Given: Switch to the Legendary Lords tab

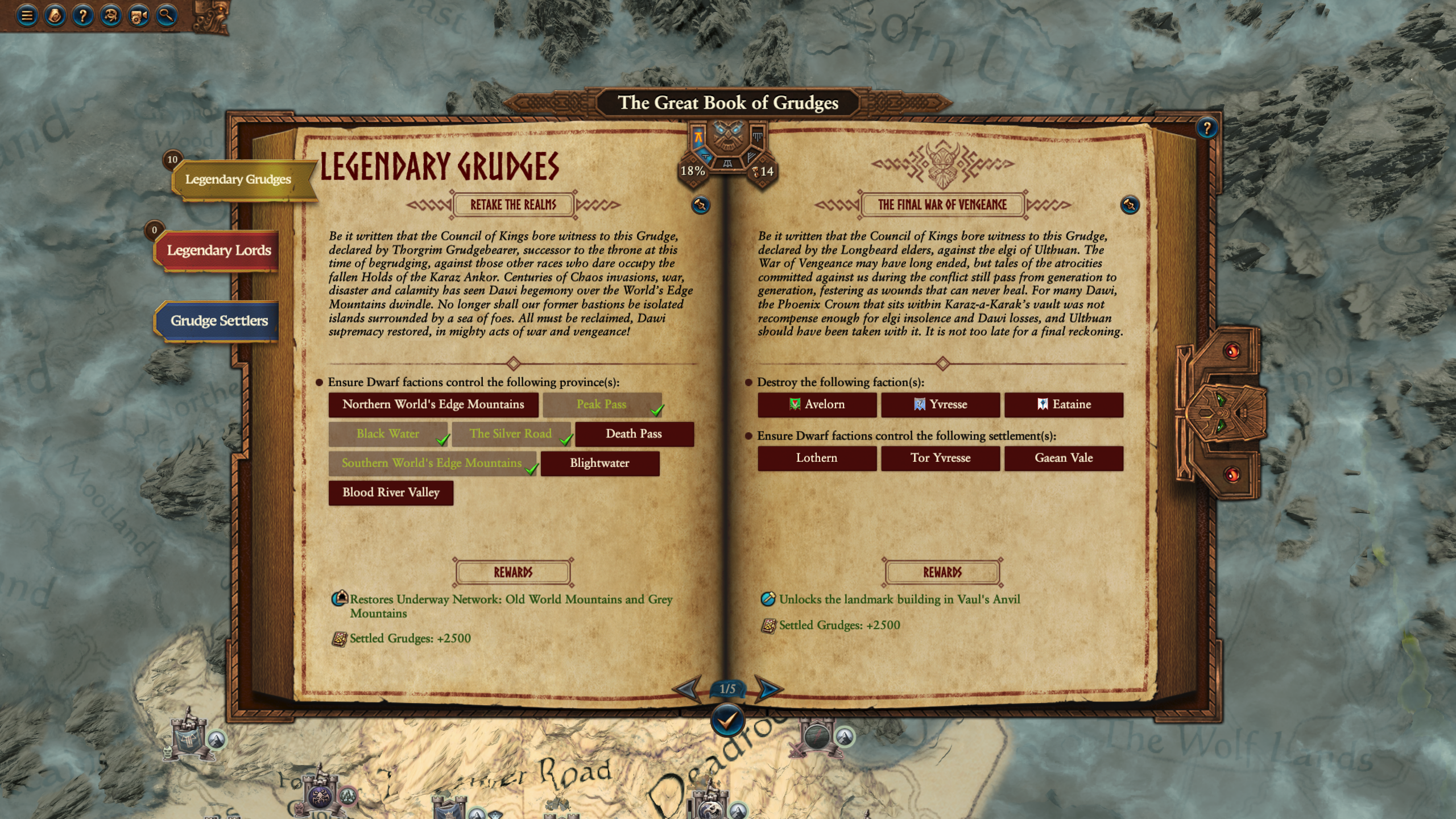Looking at the screenshot, I should [218, 251].
